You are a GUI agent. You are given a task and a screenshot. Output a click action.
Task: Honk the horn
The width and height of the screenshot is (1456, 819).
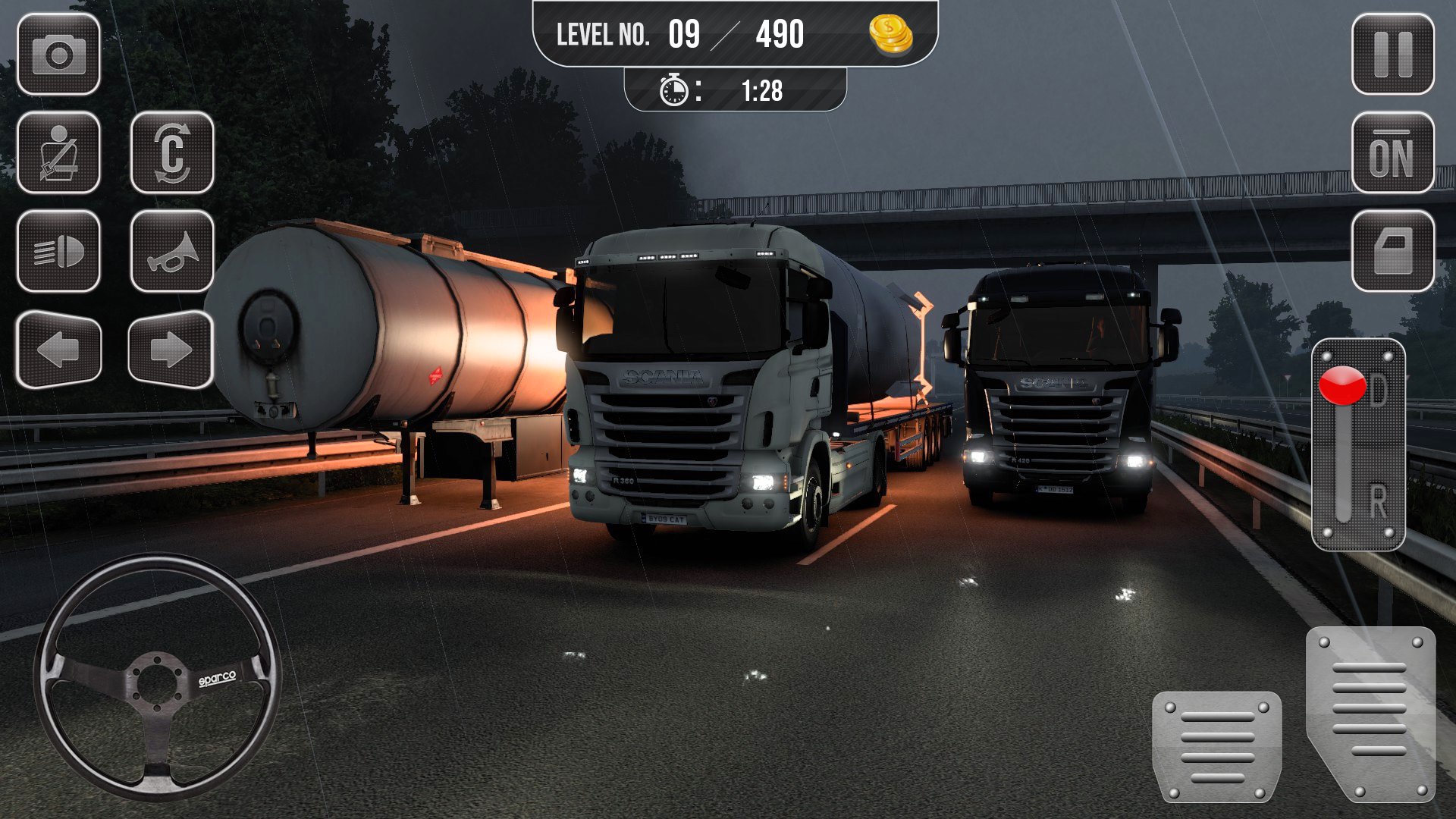point(172,251)
